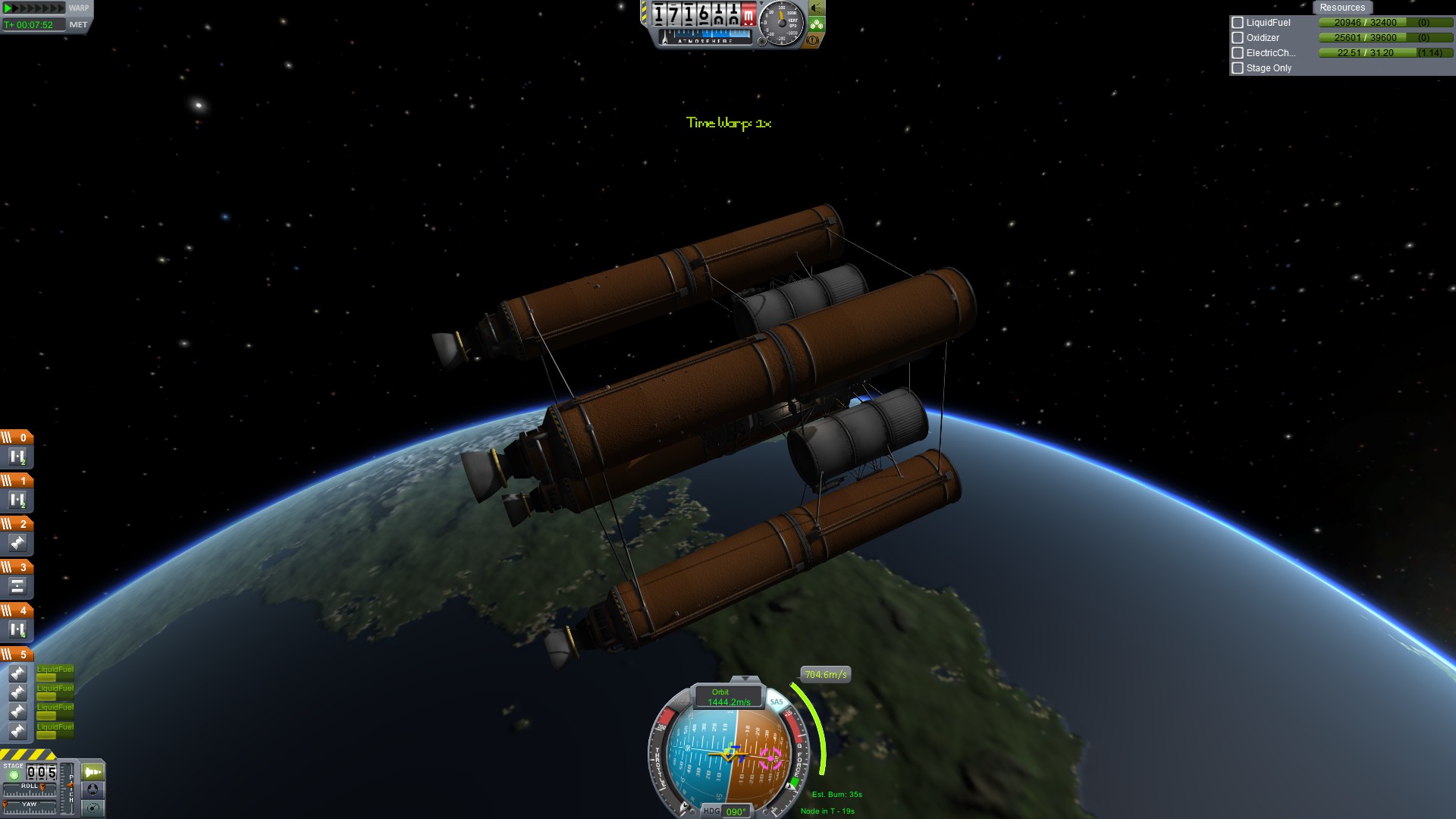Collapse the navball using its top arrow
1456x819 pixels.
pyautogui.click(x=745, y=679)
